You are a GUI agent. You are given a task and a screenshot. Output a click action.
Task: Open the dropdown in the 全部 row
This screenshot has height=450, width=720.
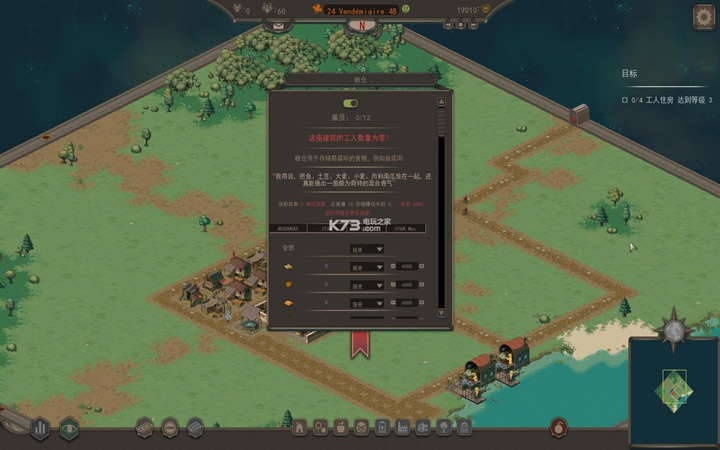(366, 249)
